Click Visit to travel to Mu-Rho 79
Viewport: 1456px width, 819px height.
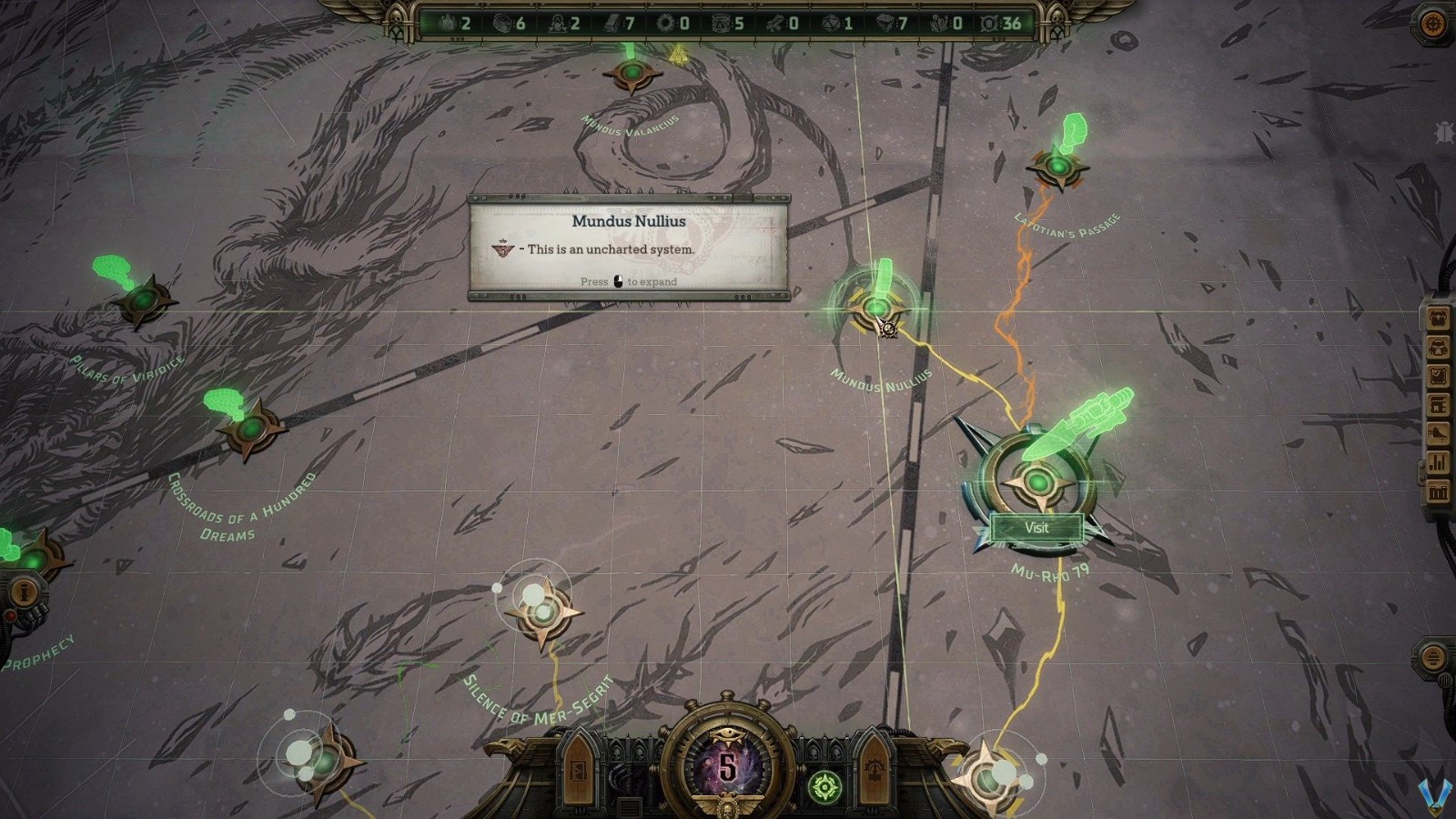click(x=1036, y=528)
